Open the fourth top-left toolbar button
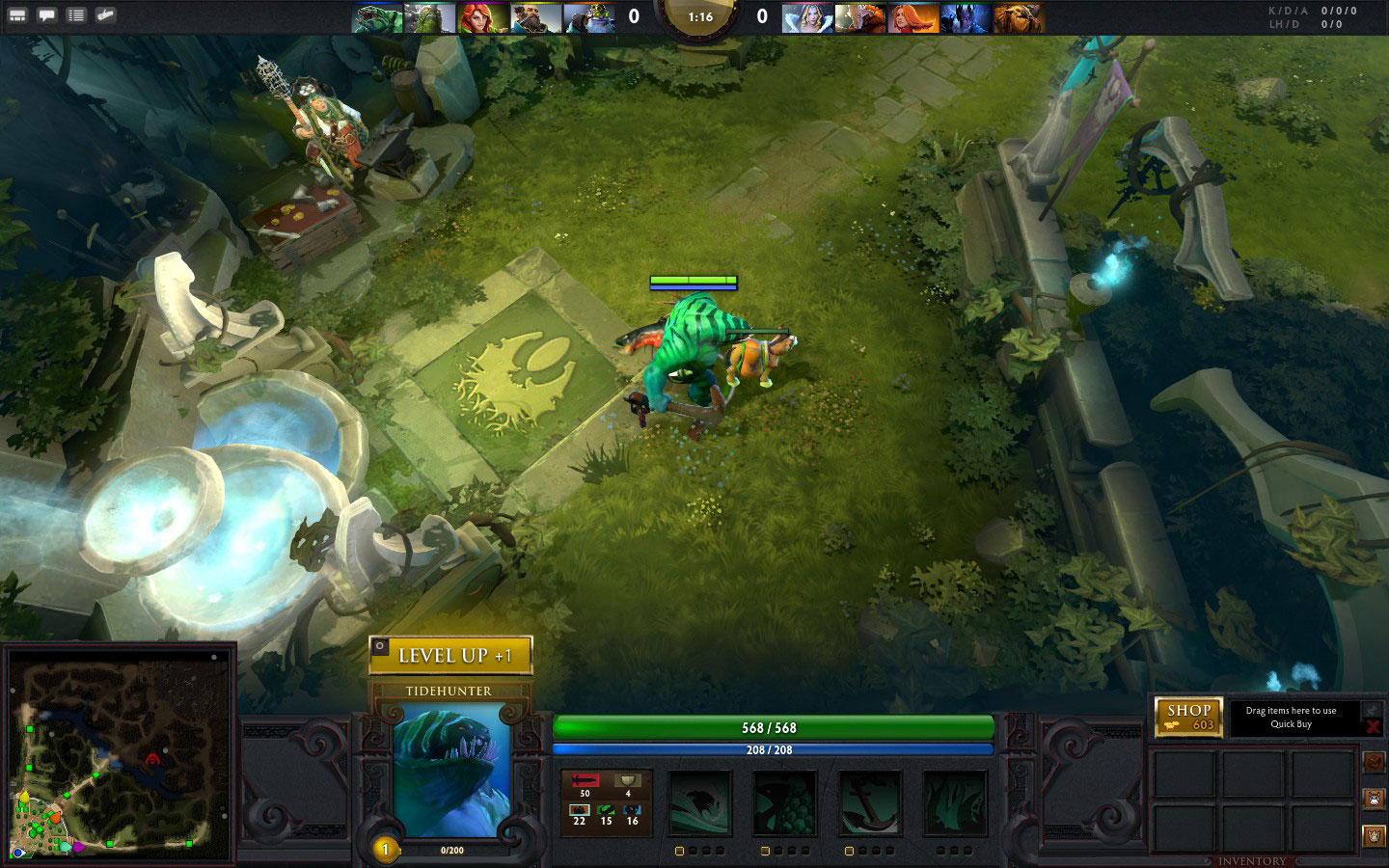Screen dimensions: 1389x868 click(105, 15)
